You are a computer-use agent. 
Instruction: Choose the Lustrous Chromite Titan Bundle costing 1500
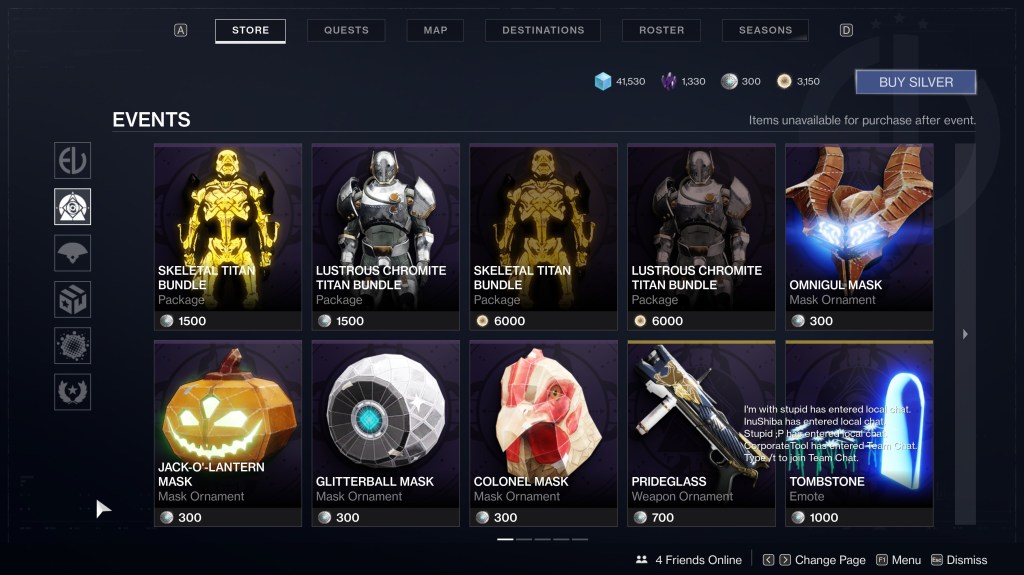tap(386, 236)
